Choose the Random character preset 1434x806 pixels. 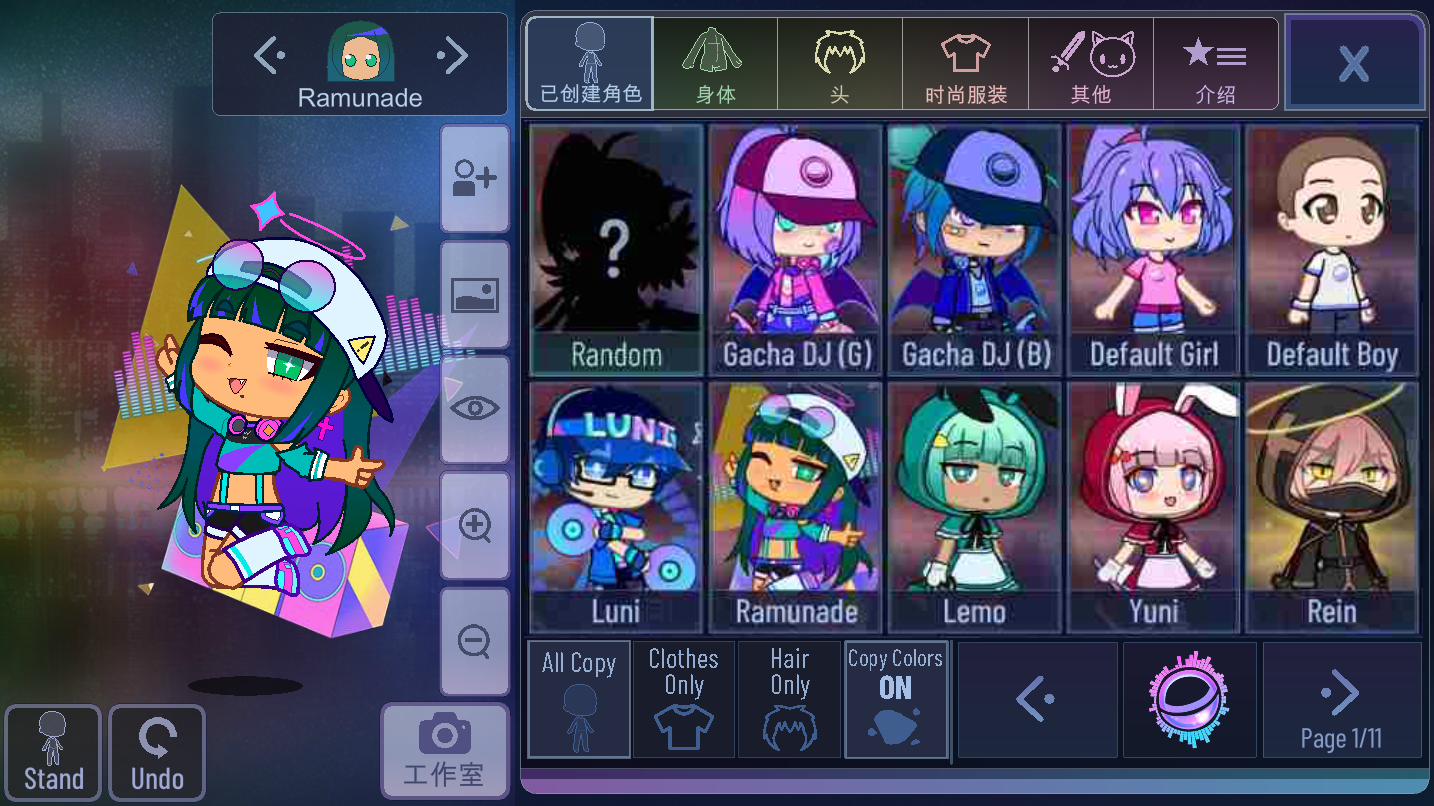tap(616, 250)
